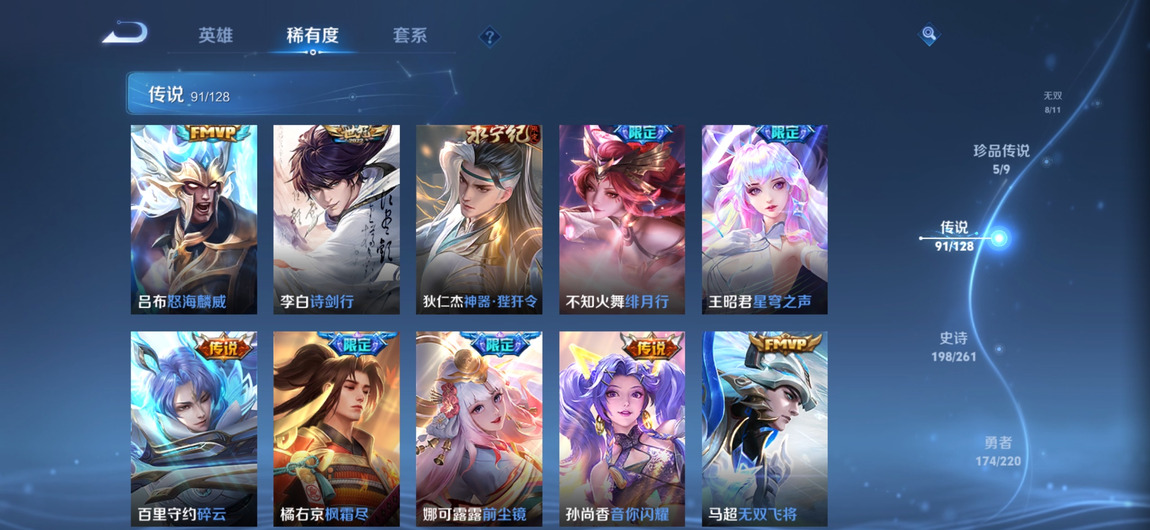Go back using the return arrow
Viewport: 1150px width, 530px height.
tap(125, 34)
